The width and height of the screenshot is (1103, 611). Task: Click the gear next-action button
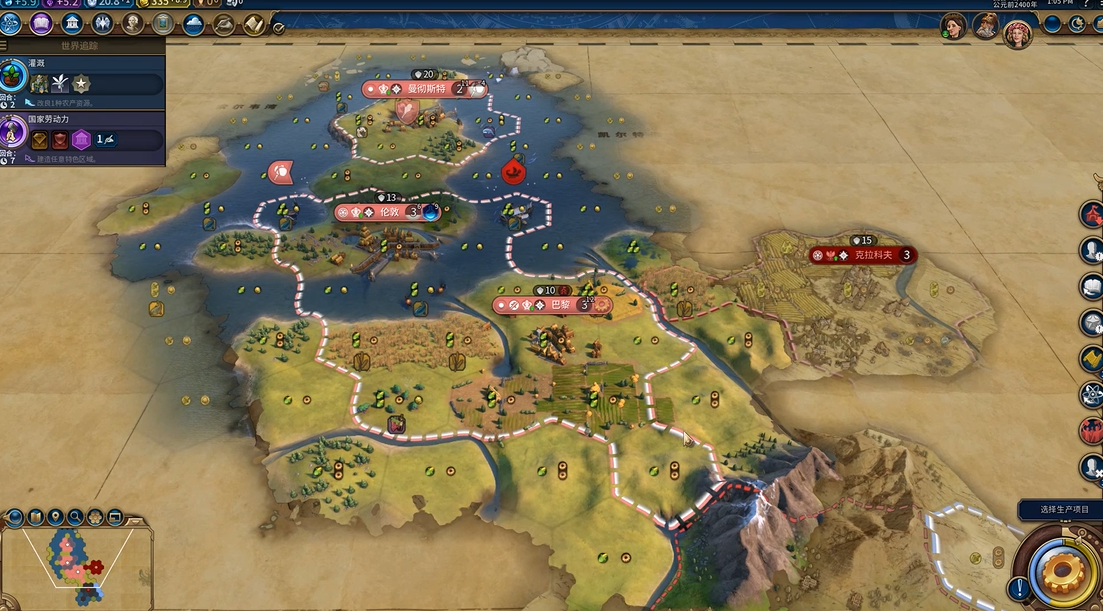tap(1061, 568)
